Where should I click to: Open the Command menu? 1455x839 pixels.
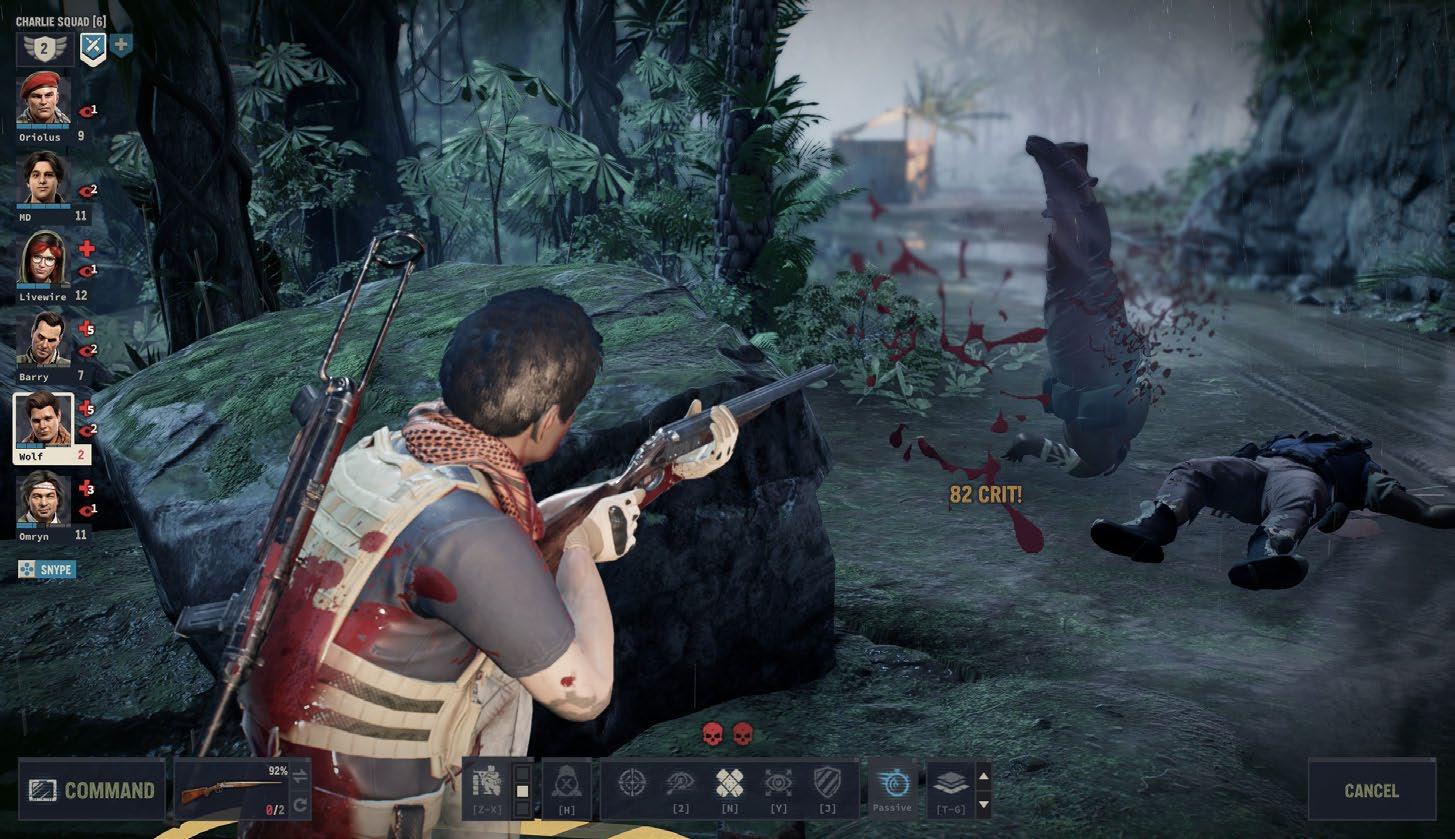pyautogui.click(x=91, y=790)
